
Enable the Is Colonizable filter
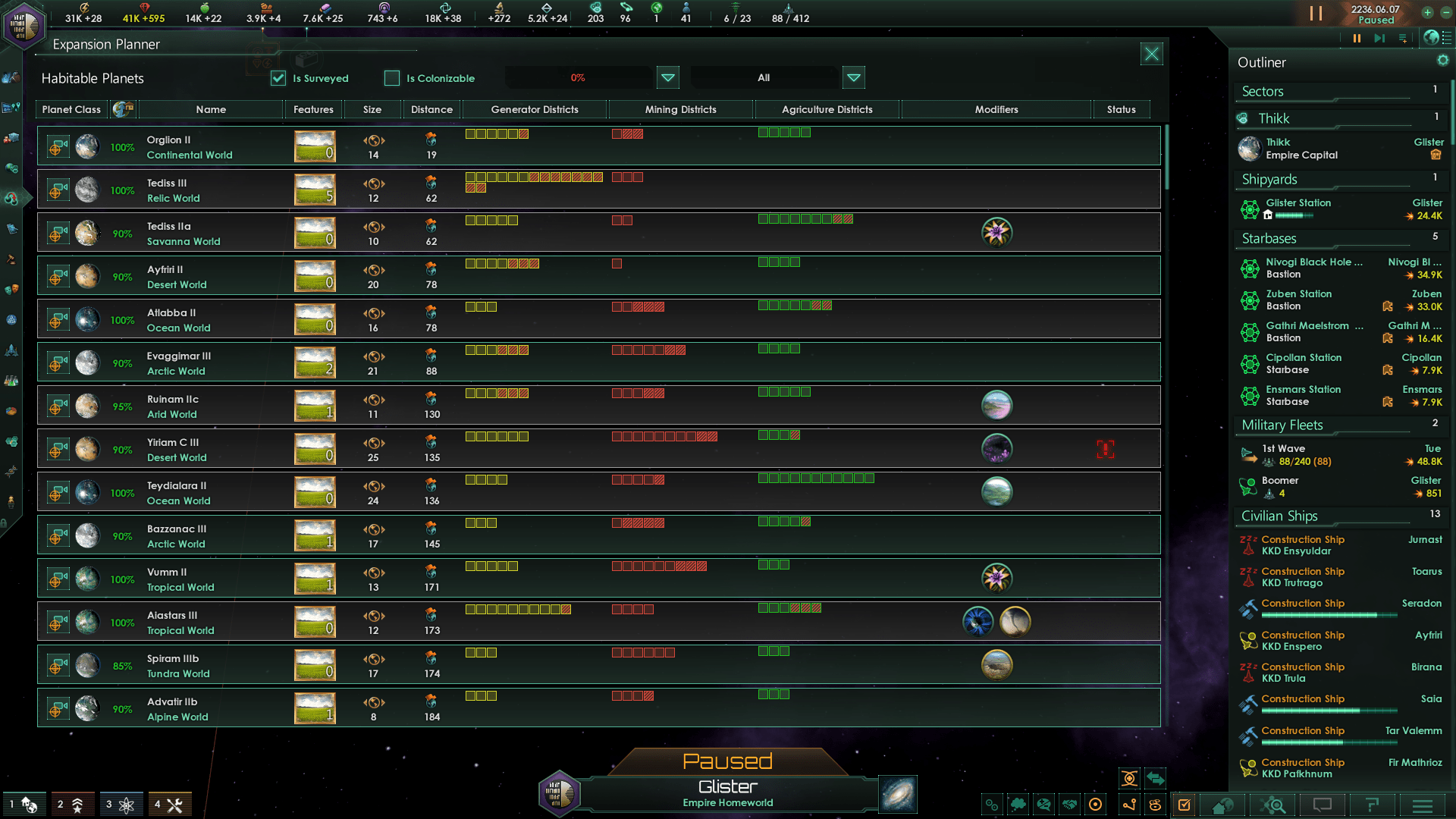(392, 78)
